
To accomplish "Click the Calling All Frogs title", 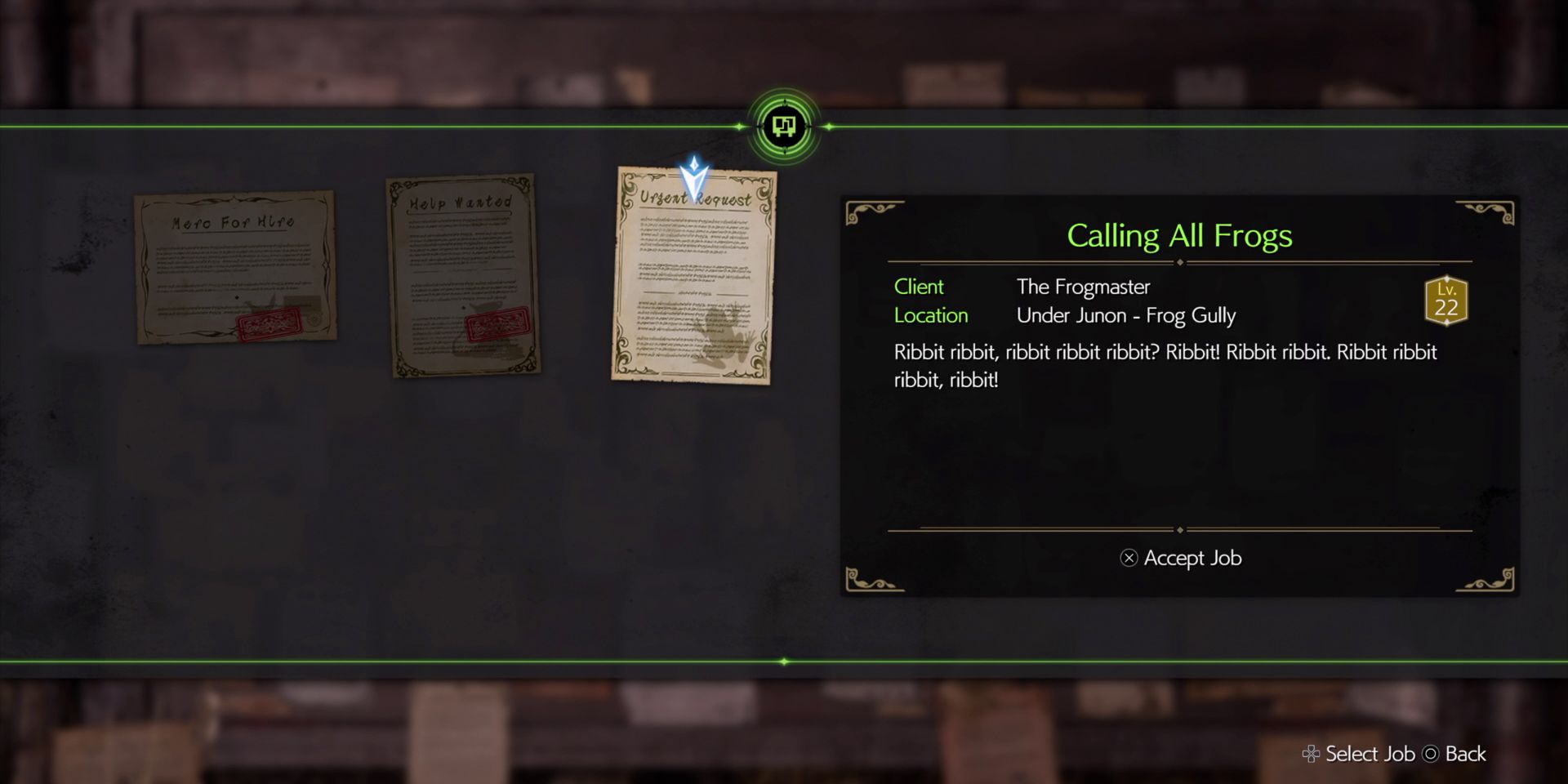I will coord(1179,237).
